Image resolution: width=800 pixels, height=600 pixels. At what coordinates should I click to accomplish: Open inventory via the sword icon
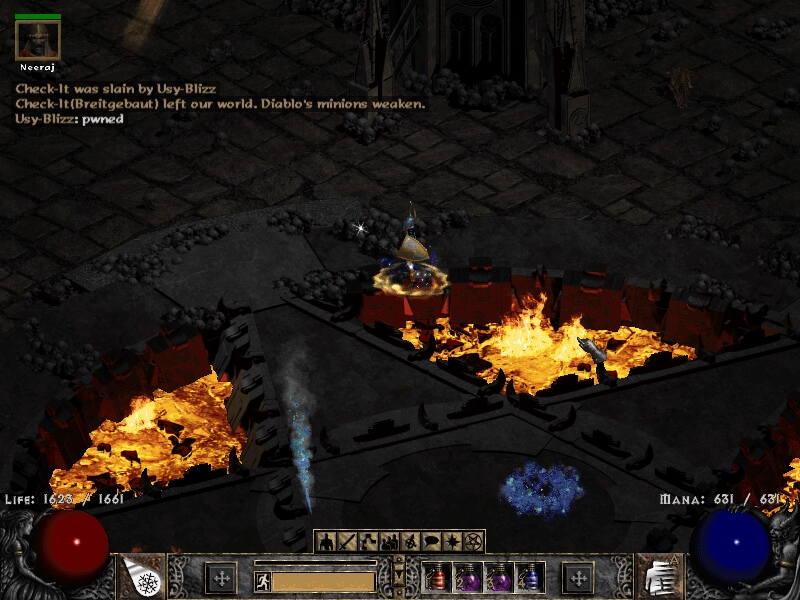click(347, 541)
